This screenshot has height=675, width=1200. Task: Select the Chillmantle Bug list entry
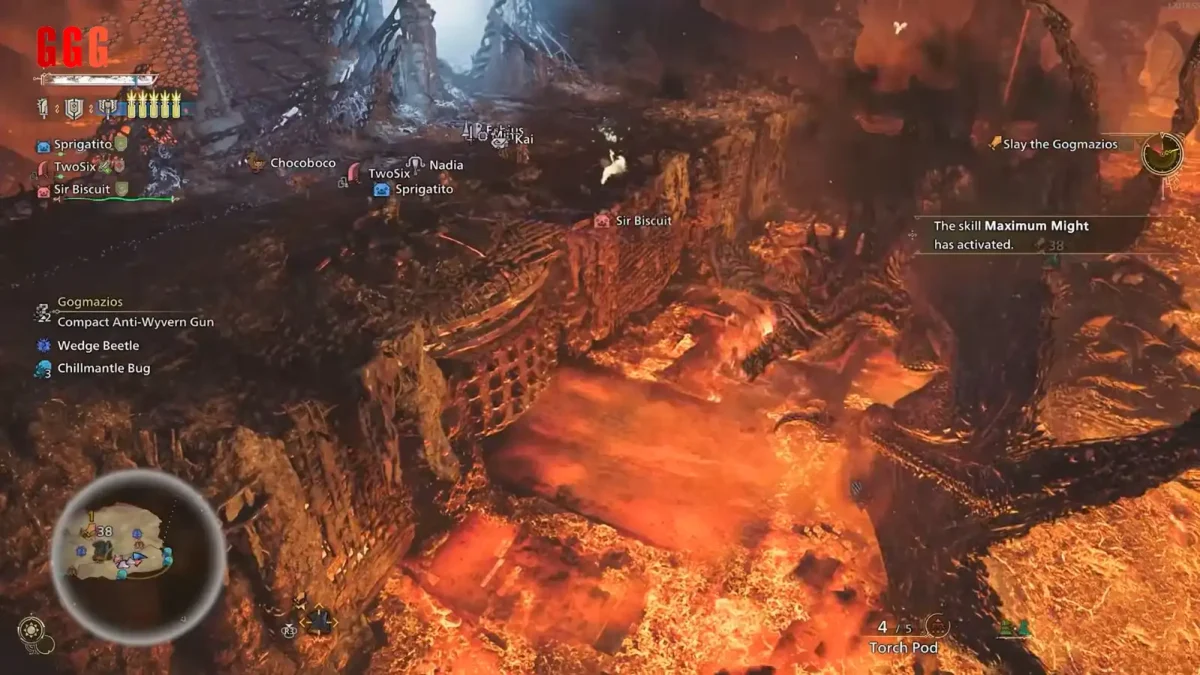(x=103, y=368)
